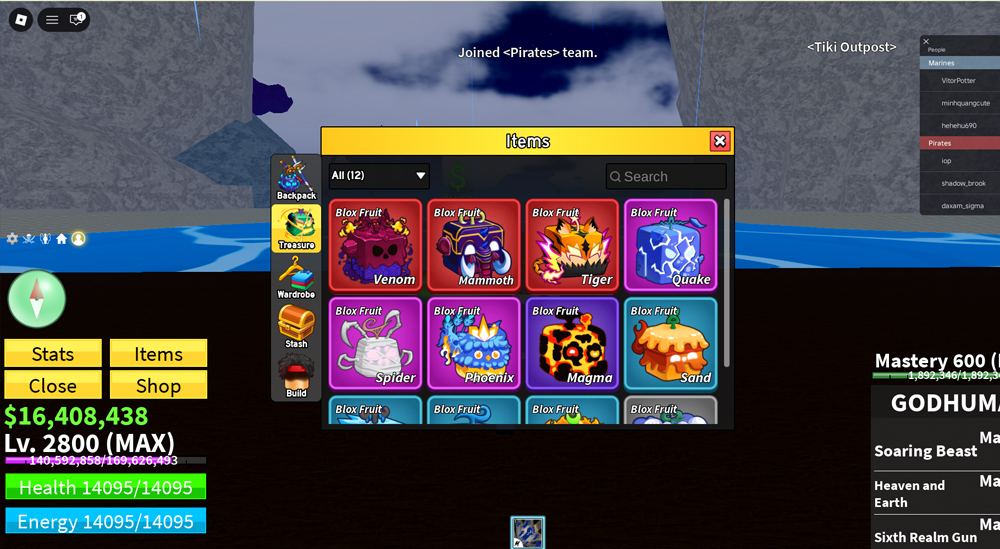Select the Venom Blox Fruit
This screenshot has height=549, width=1000.
coord(375,245)
